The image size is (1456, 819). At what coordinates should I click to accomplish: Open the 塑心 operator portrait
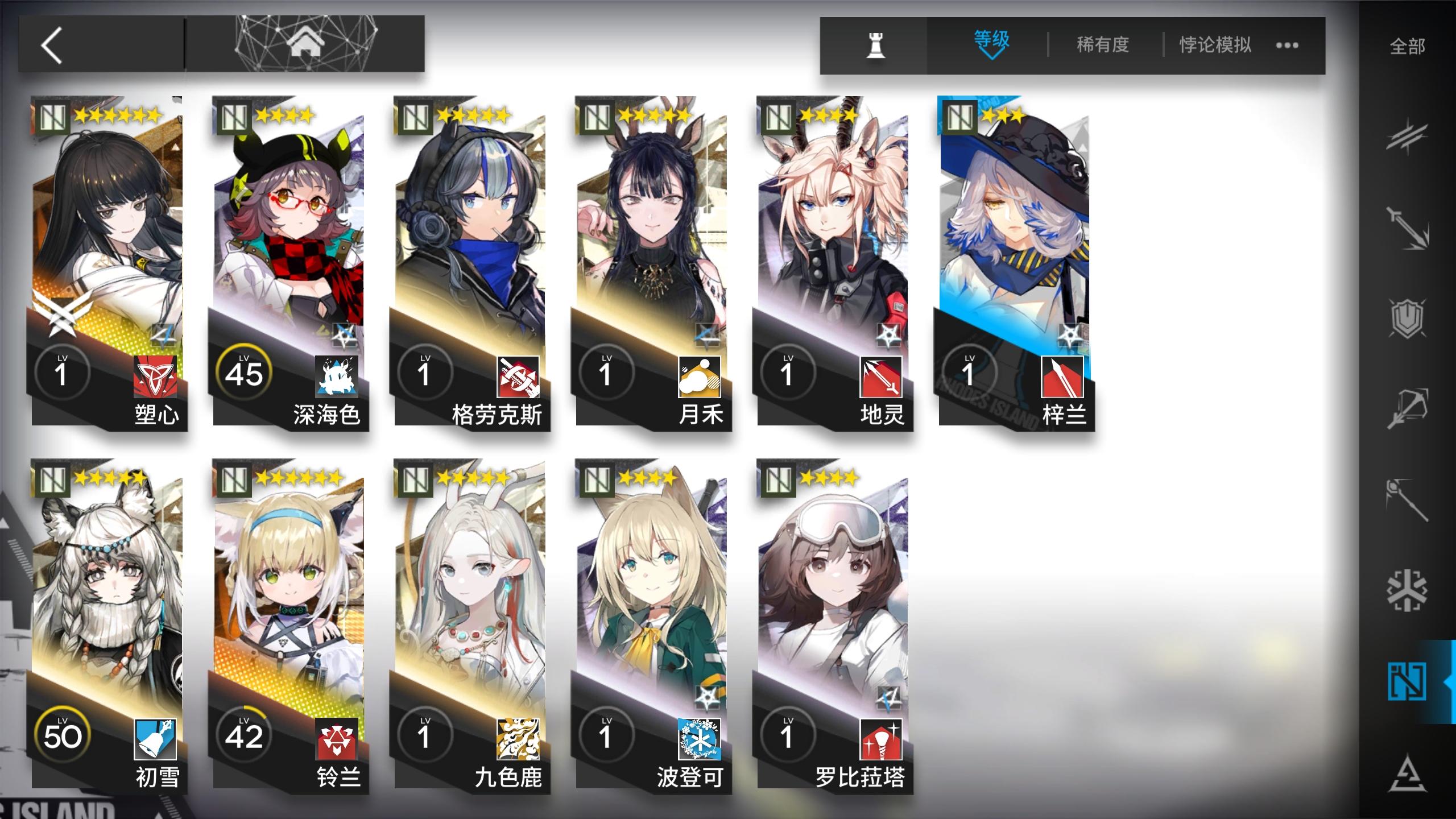[x=111, y=239]
